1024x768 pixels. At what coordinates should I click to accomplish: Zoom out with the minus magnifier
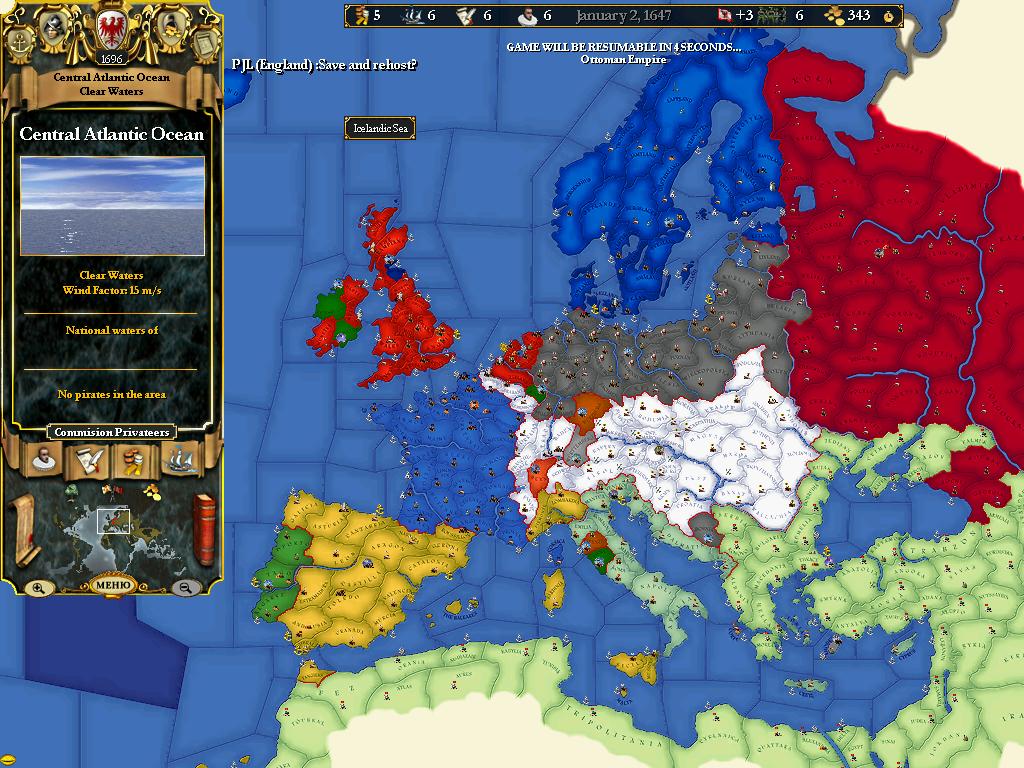(x=185, y=588)
